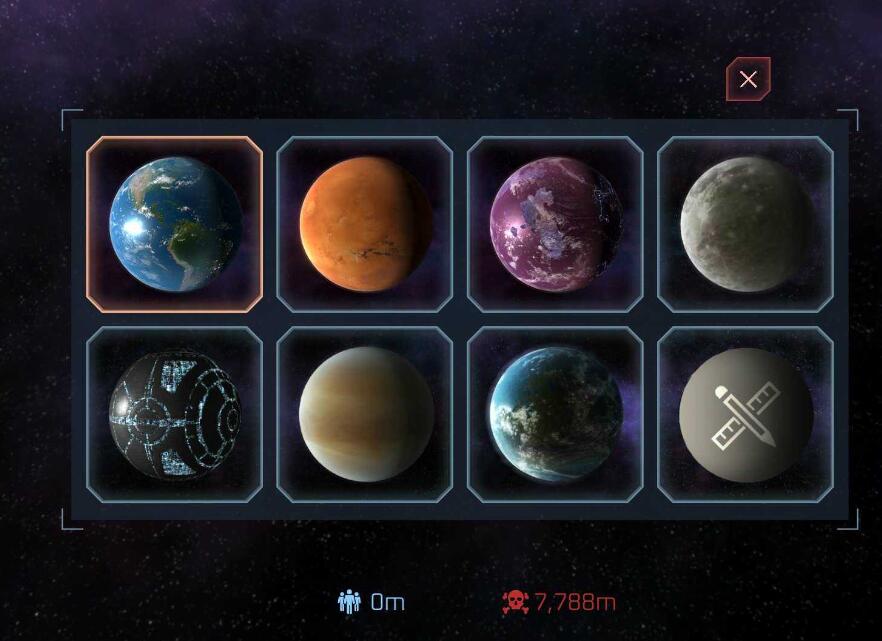This screenshot has height=641, width=882.
Task: Select the grey-green barren planet tile
Action: pyautogui.click(x=745, y=224)
